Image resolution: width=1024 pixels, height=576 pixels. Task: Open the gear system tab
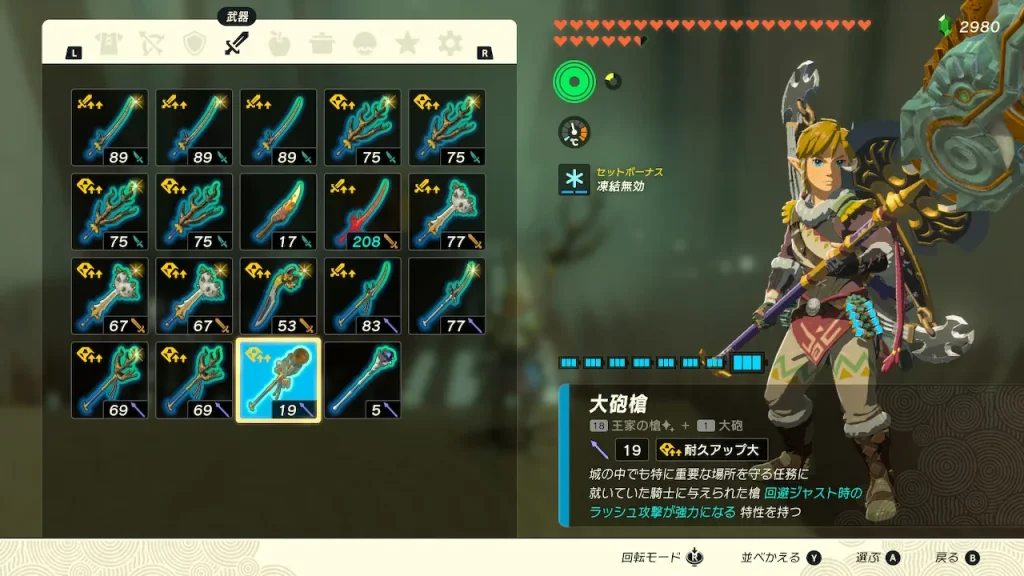[450, 44]
